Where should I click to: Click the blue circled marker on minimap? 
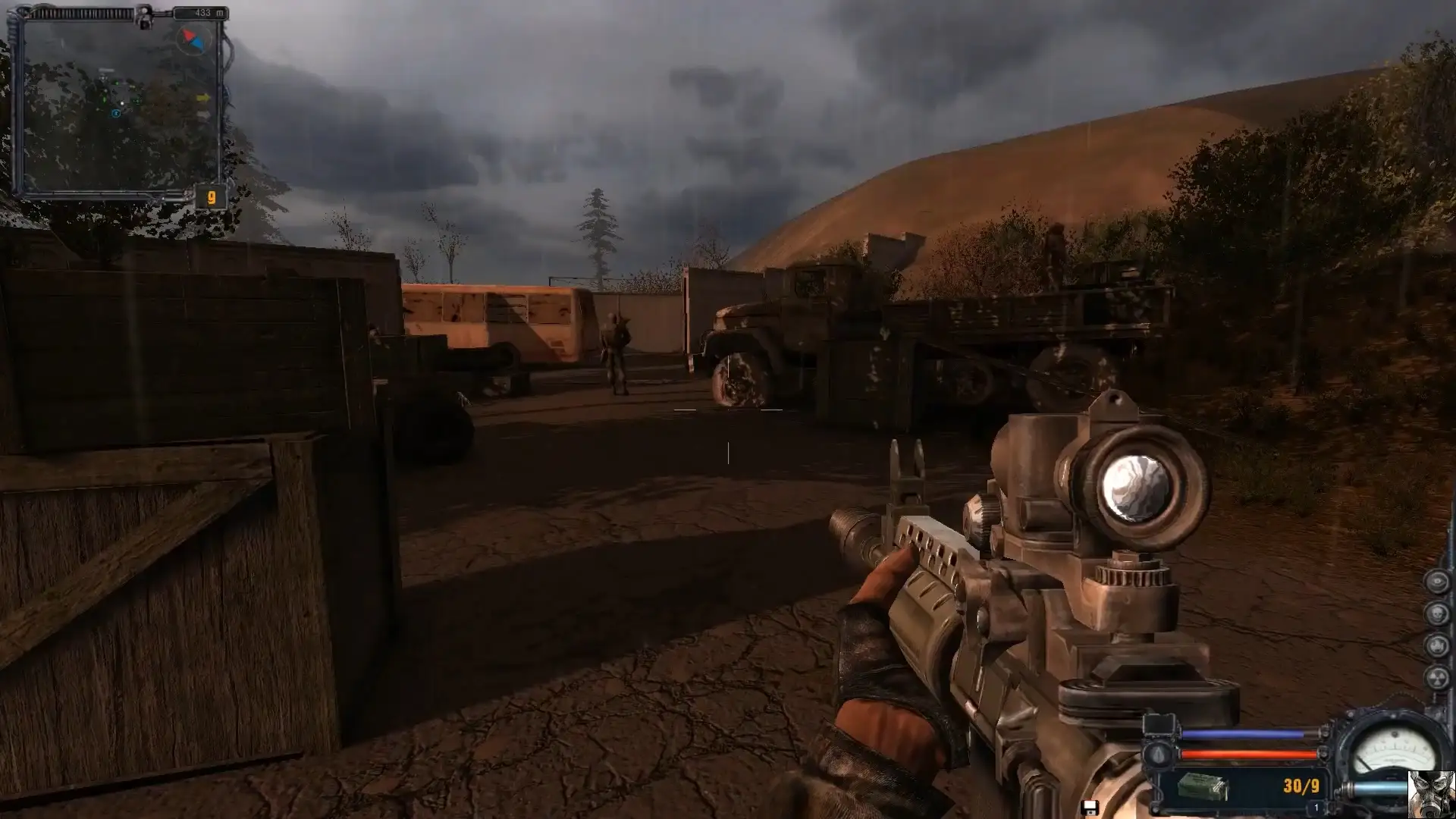click(116, 114)
